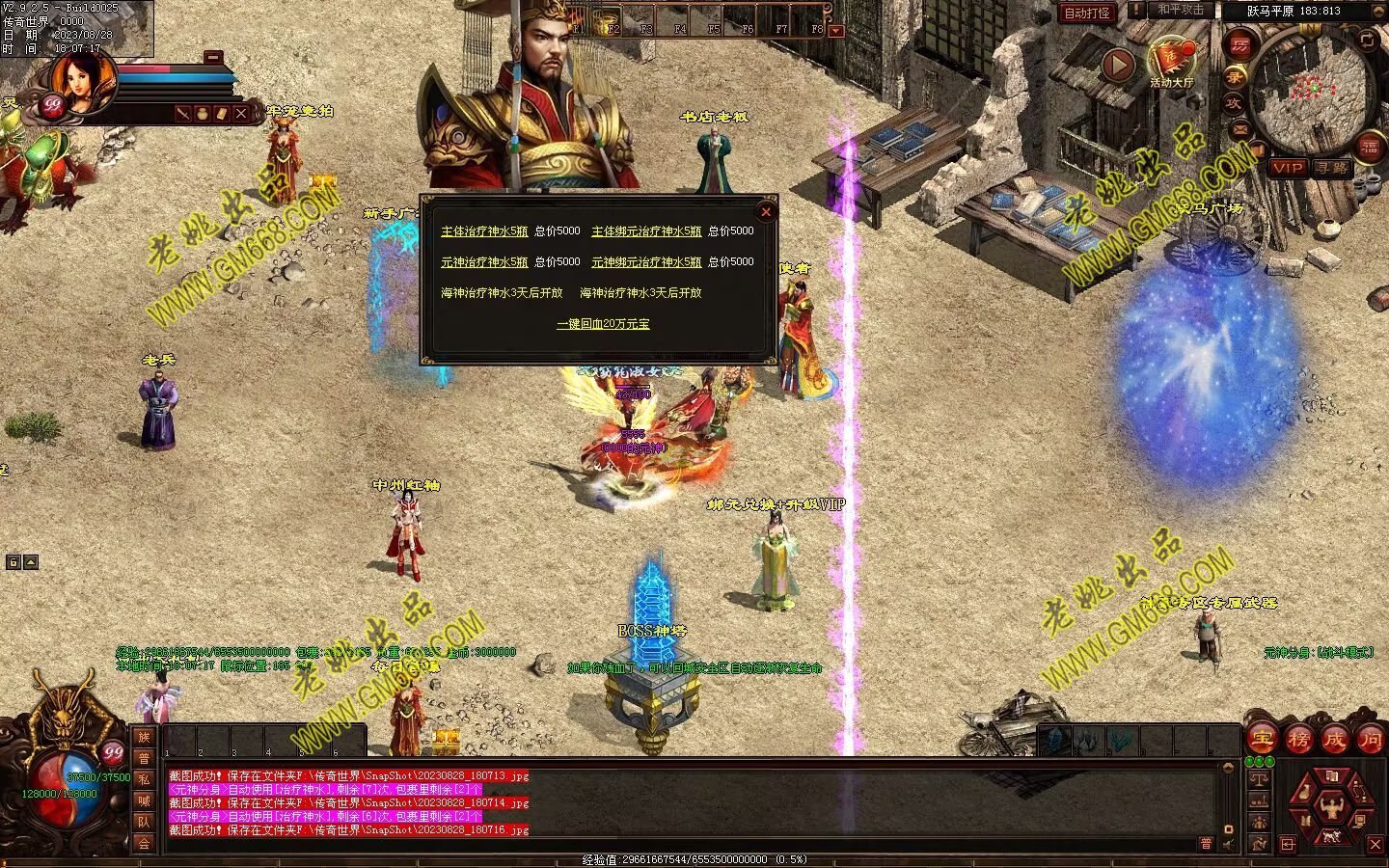Buy 主体治疗神水5瓶 for 5000

pos(484,231)
